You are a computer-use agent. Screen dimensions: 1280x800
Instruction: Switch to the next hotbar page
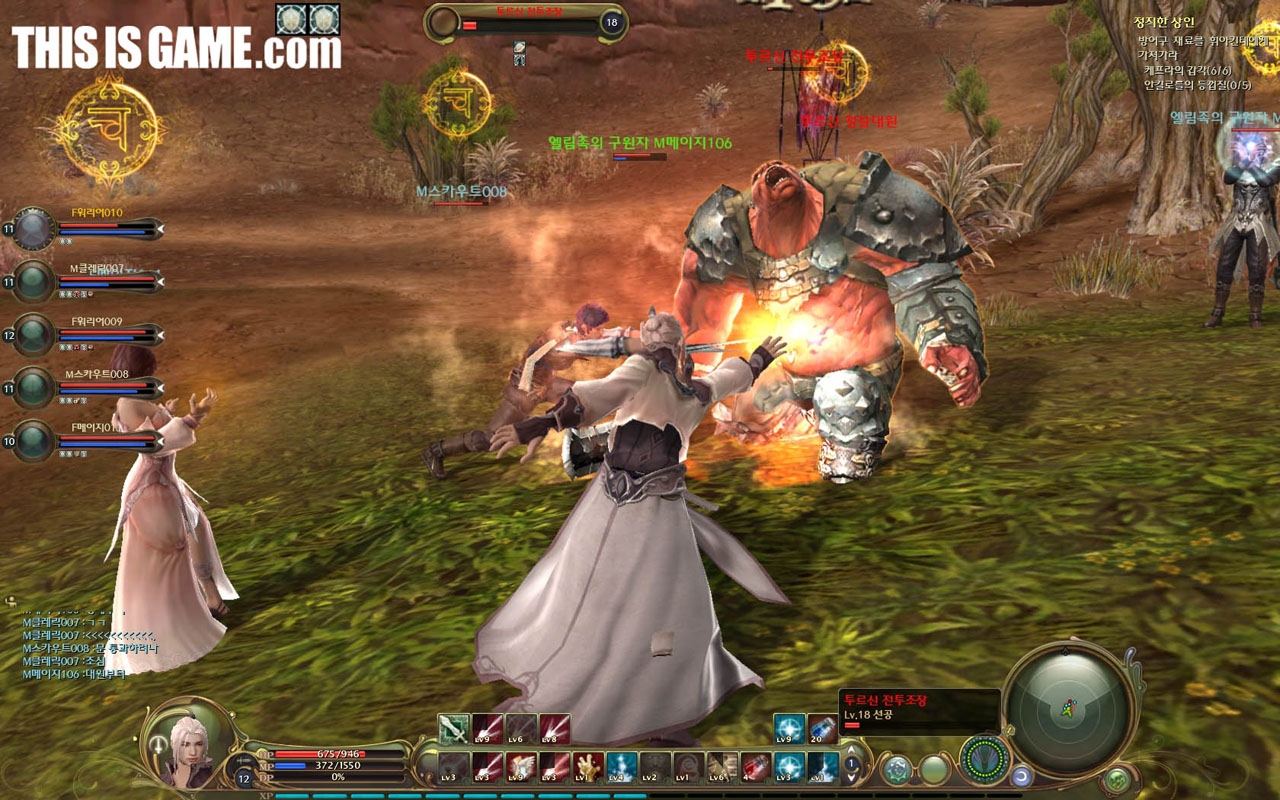click(x=852, y=778)
